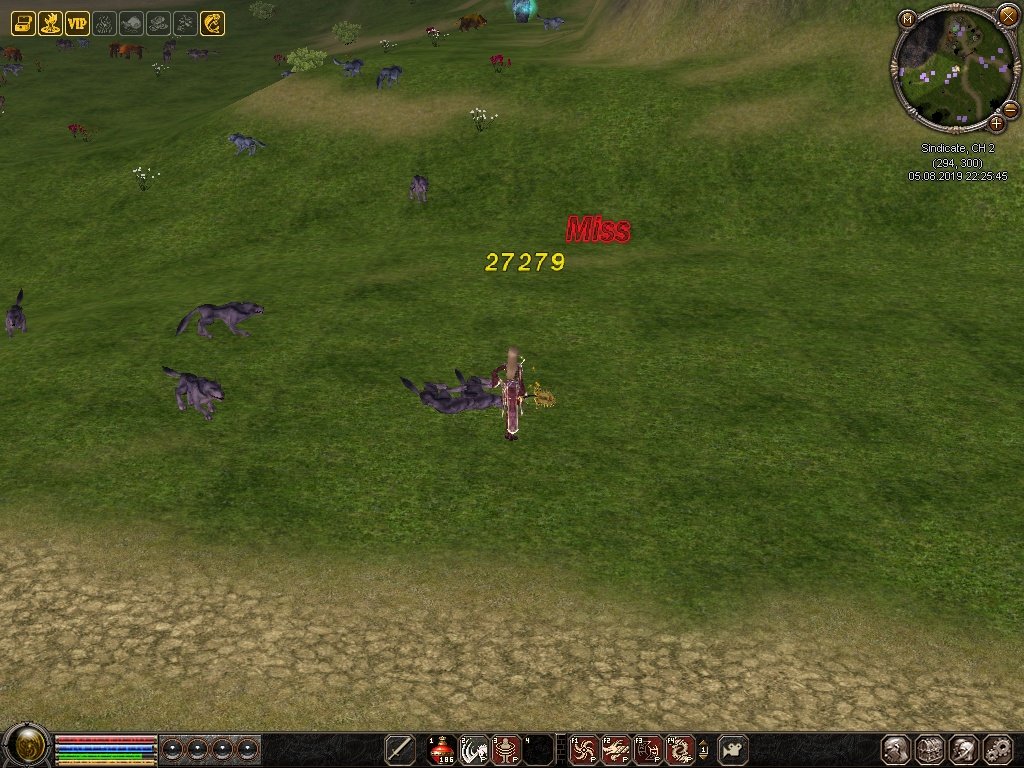Activate the skill in quickslot 2
The image size is (1024, 768).
click(x=475, y=750)
